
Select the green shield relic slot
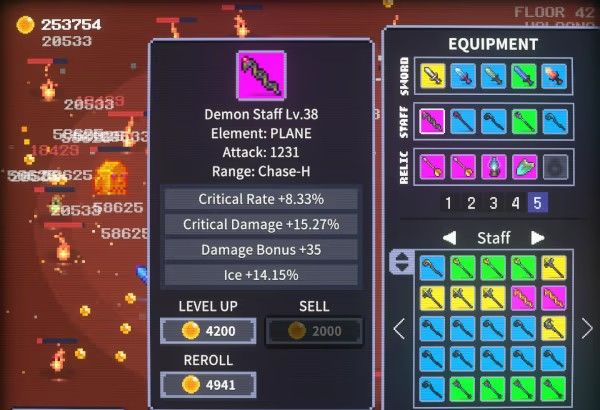pos(523,166)
